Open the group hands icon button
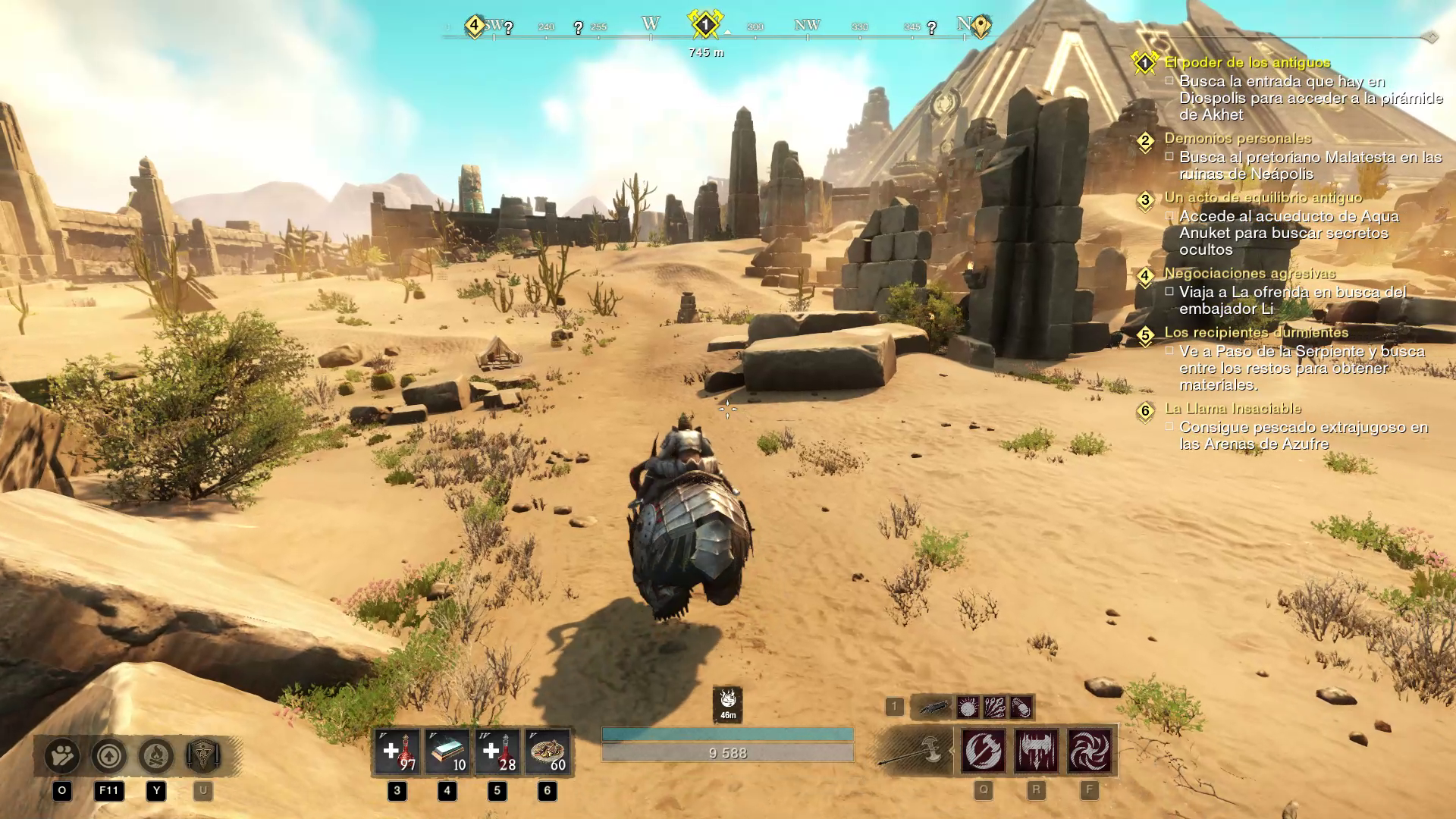 pos(62,755)
